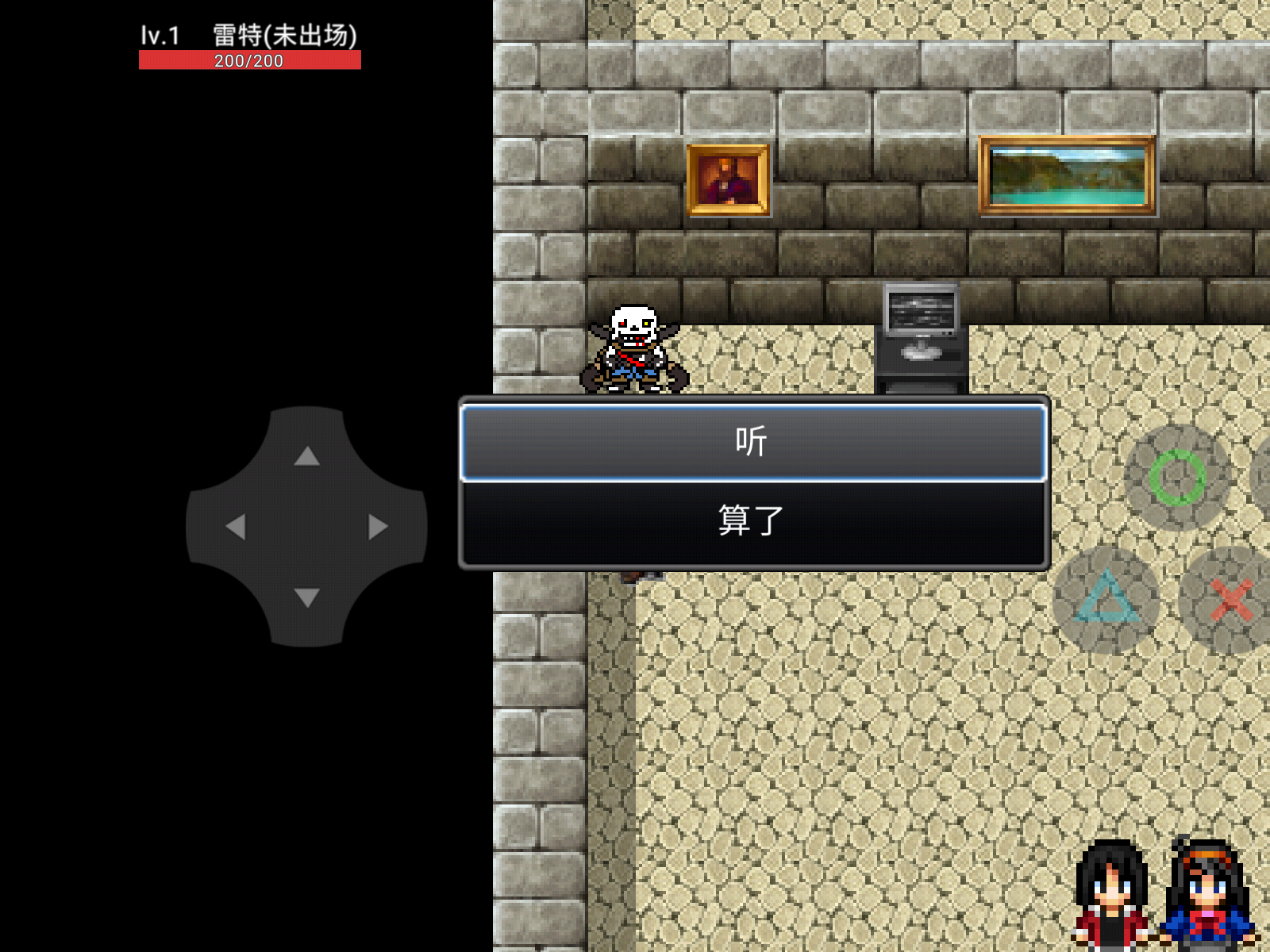Click the virtual d-pad right arrow
Image resolution: width=1270 pixels, height=952 pixels.
coord(378,527)
